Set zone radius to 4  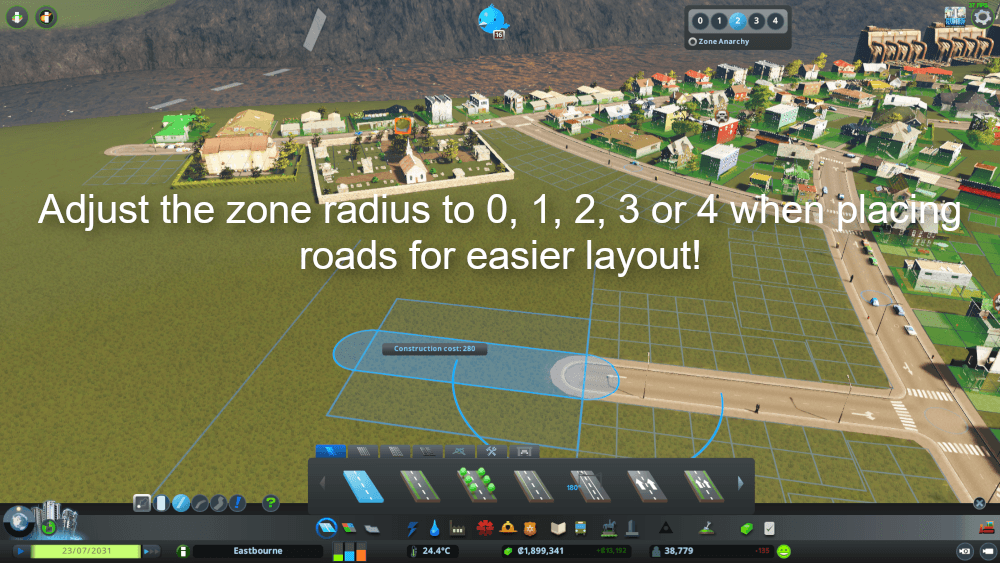(x=774, y=20)
